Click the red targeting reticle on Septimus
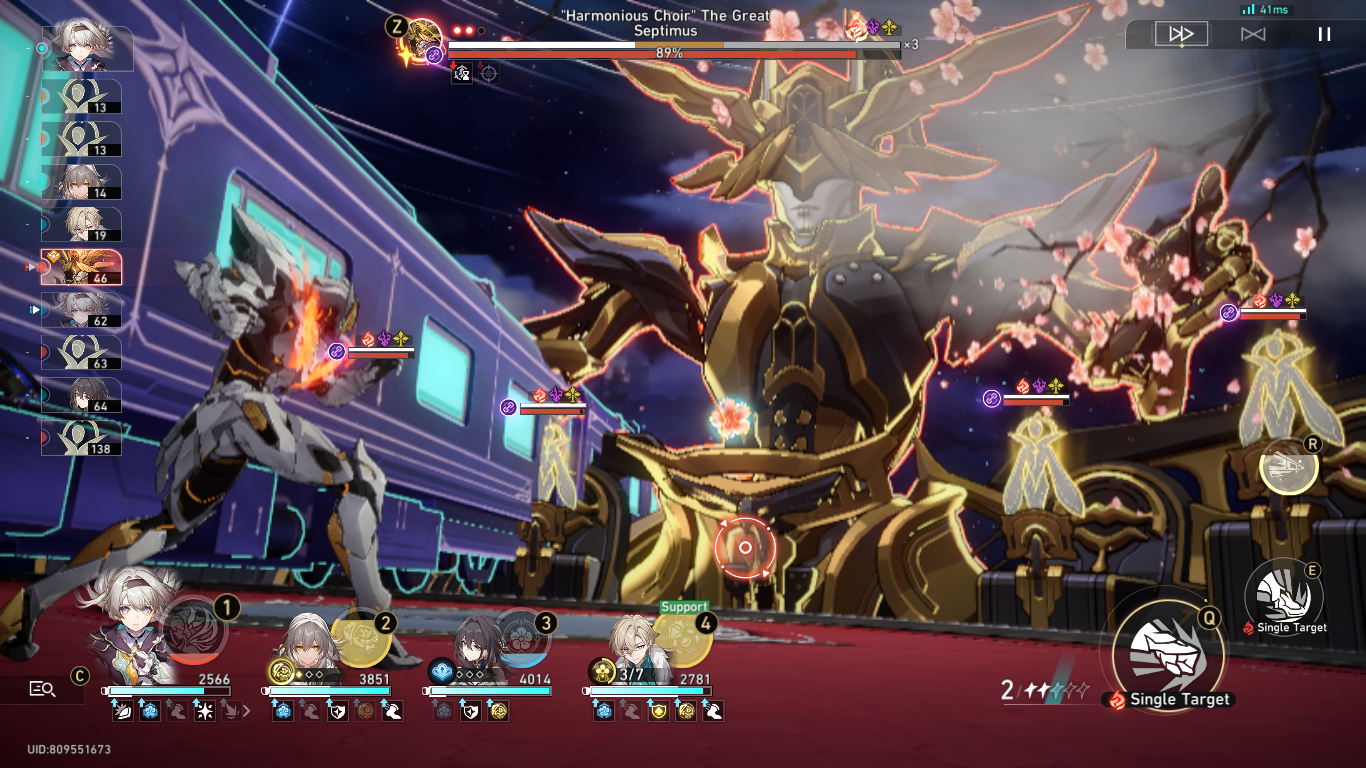 [744, 547]
